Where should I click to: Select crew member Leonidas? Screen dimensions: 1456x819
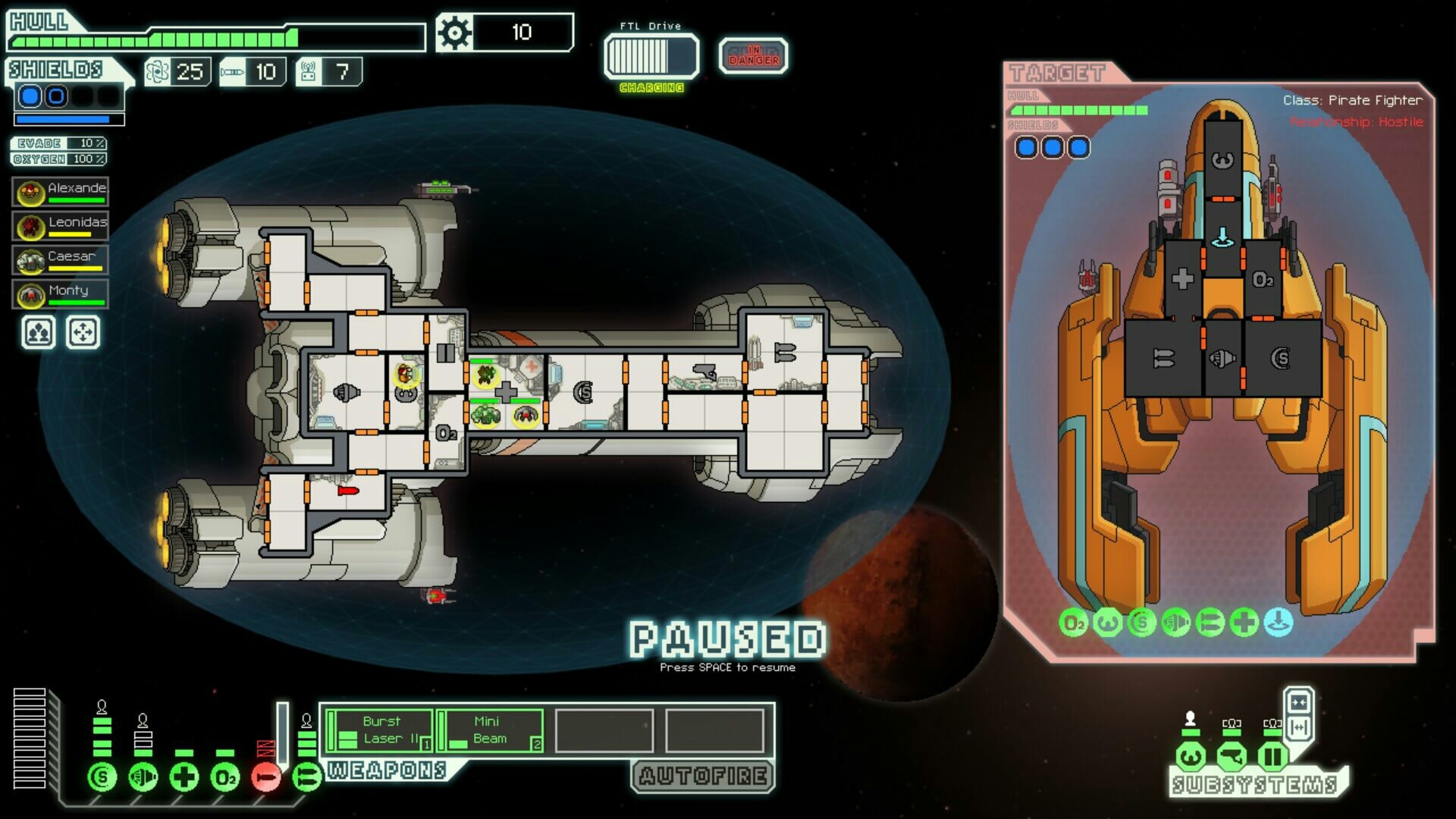(61, 227)
